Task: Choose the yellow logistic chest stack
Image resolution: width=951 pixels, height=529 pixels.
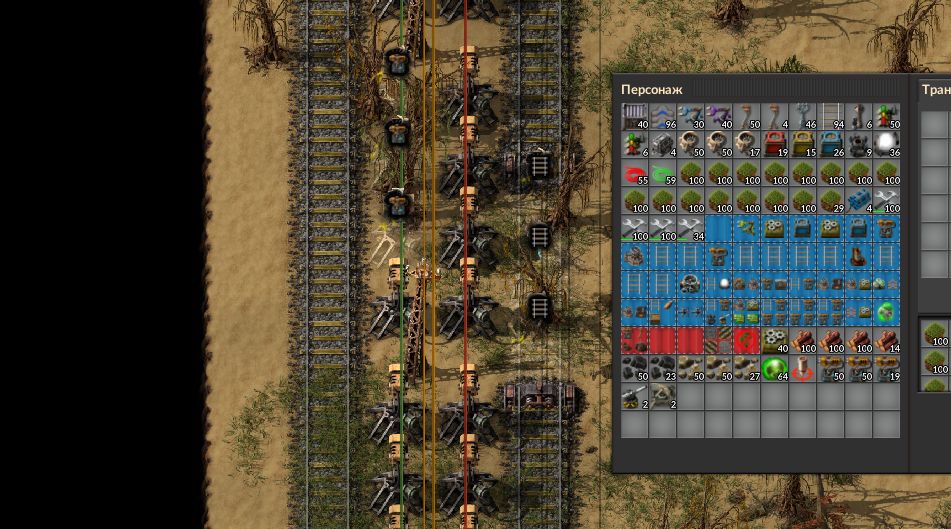Action: (803, 145)
